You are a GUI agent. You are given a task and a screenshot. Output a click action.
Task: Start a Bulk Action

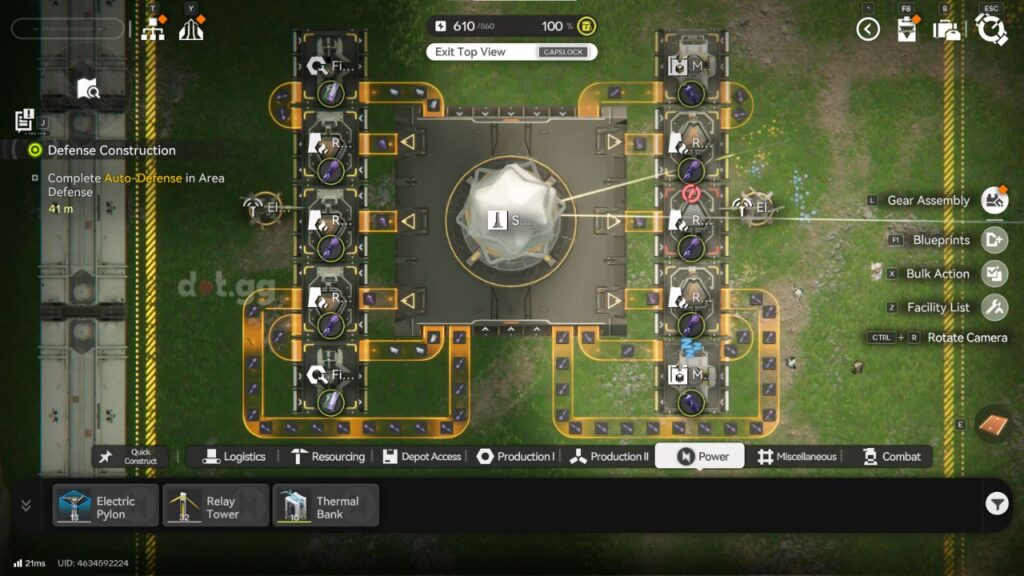click(x=994, y=274)
